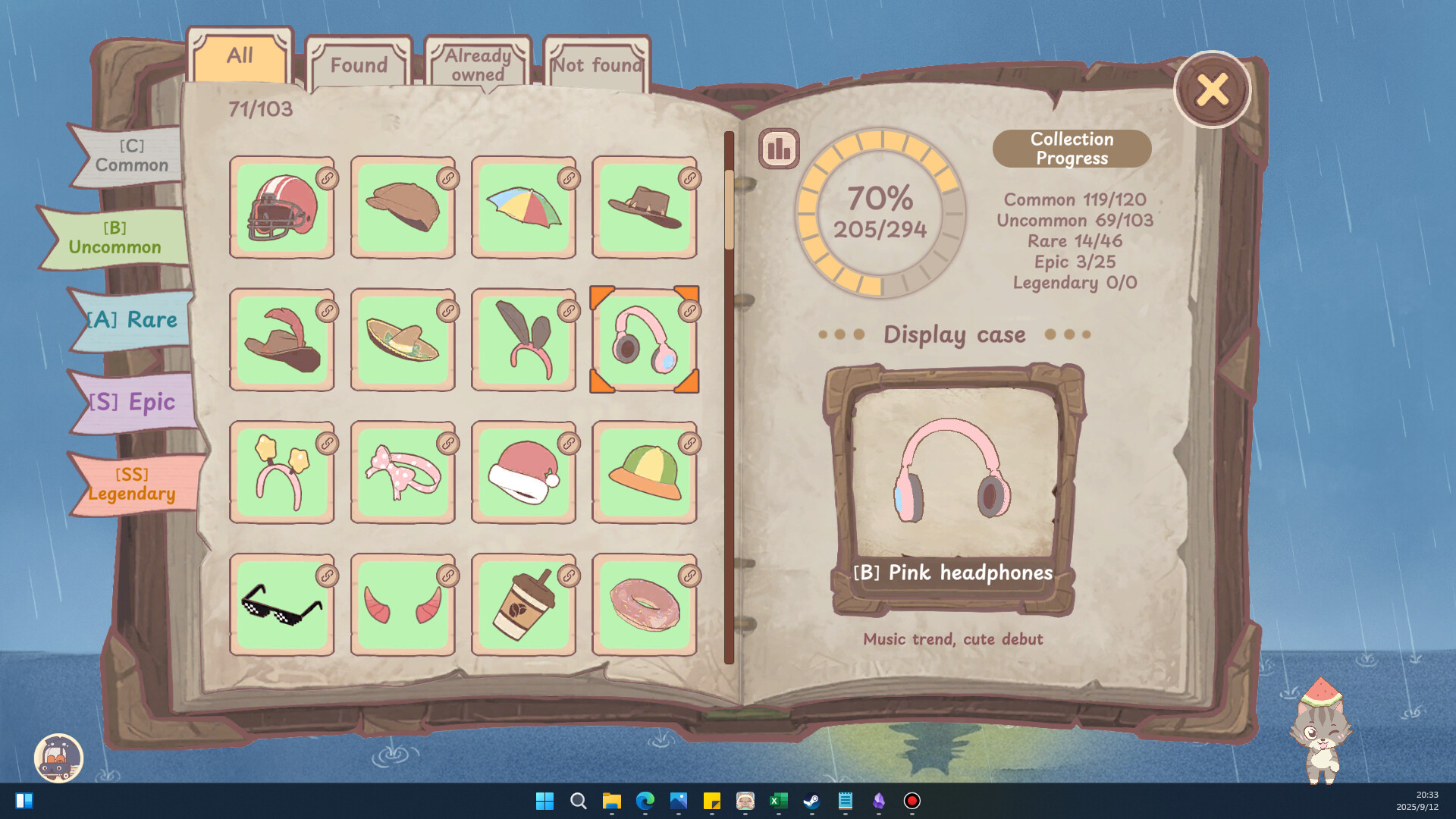Select the sombrero hat slot
1456x819 pixels.
point(403,340)
